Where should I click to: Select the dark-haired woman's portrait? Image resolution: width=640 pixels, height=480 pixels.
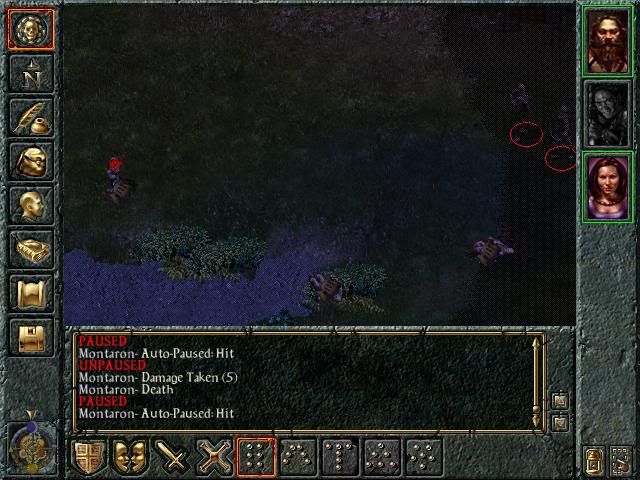(x=607, y=185)
